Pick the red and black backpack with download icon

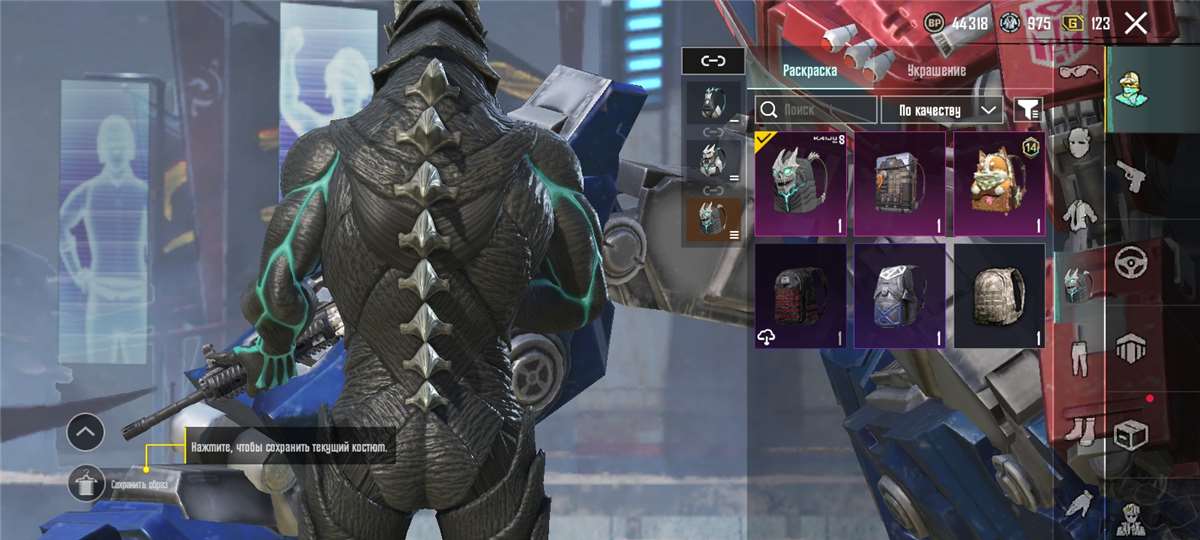point(801,296)
